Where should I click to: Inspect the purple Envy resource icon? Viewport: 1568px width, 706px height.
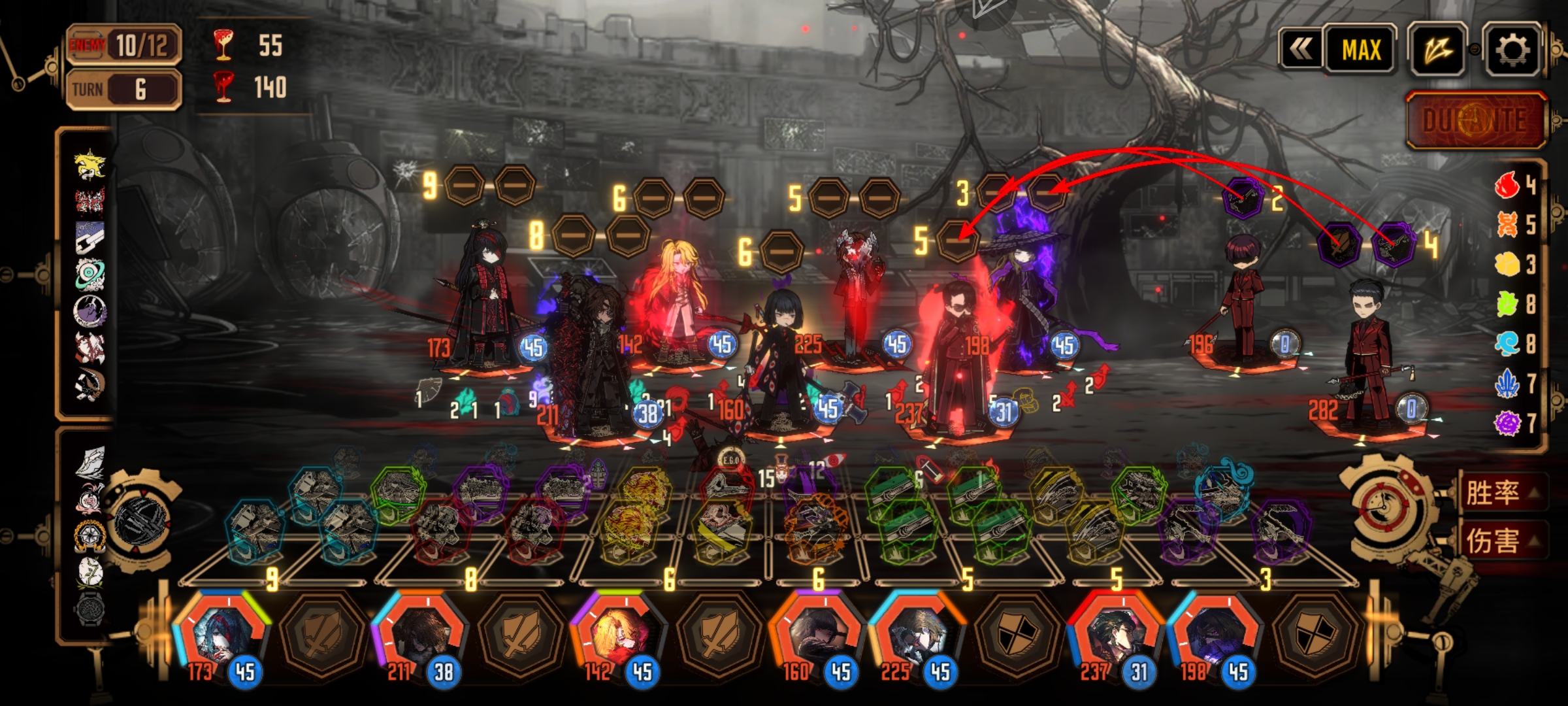pyautogui.click(x=1508, y=422)
